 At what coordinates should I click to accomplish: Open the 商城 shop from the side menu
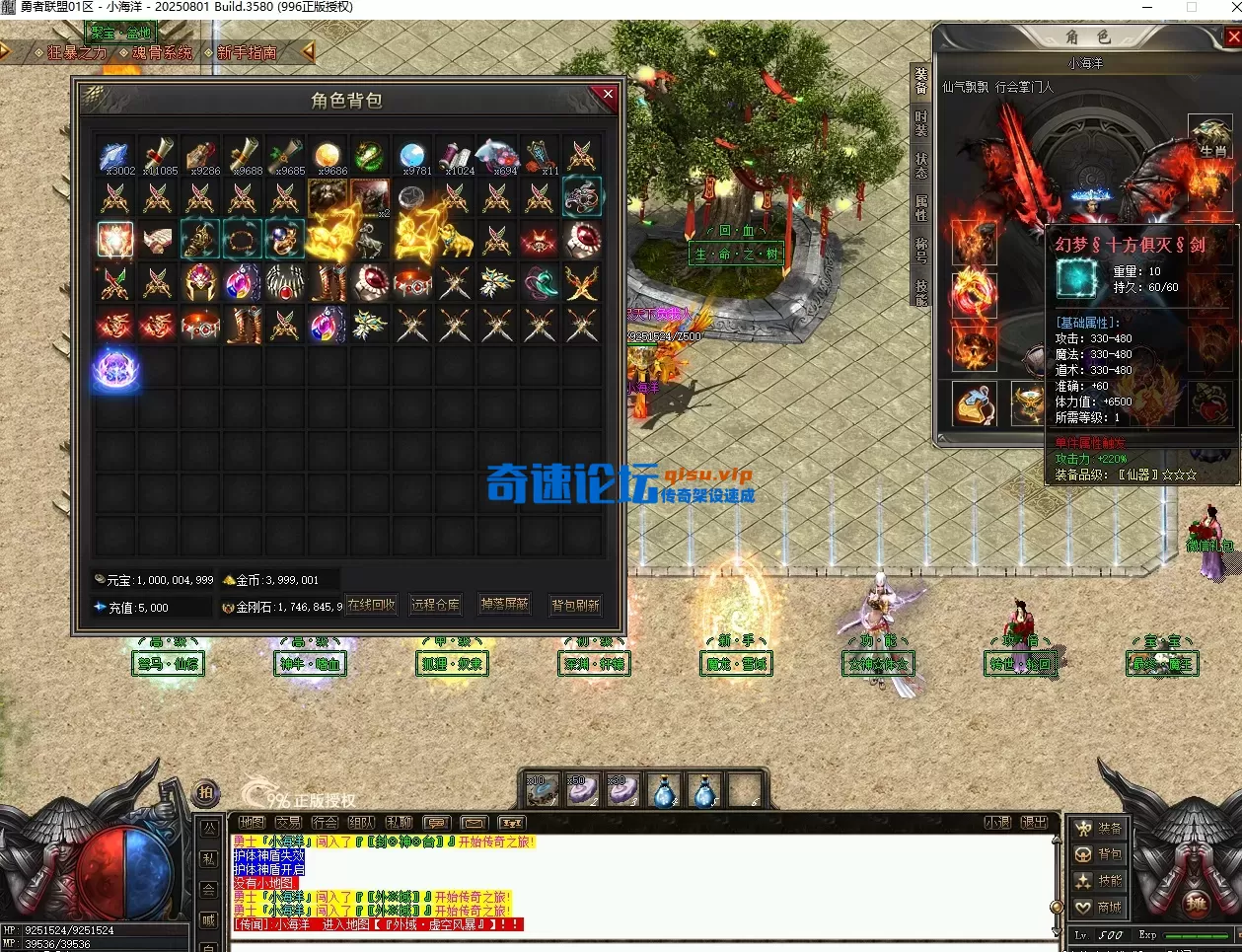coord(1099,907)
